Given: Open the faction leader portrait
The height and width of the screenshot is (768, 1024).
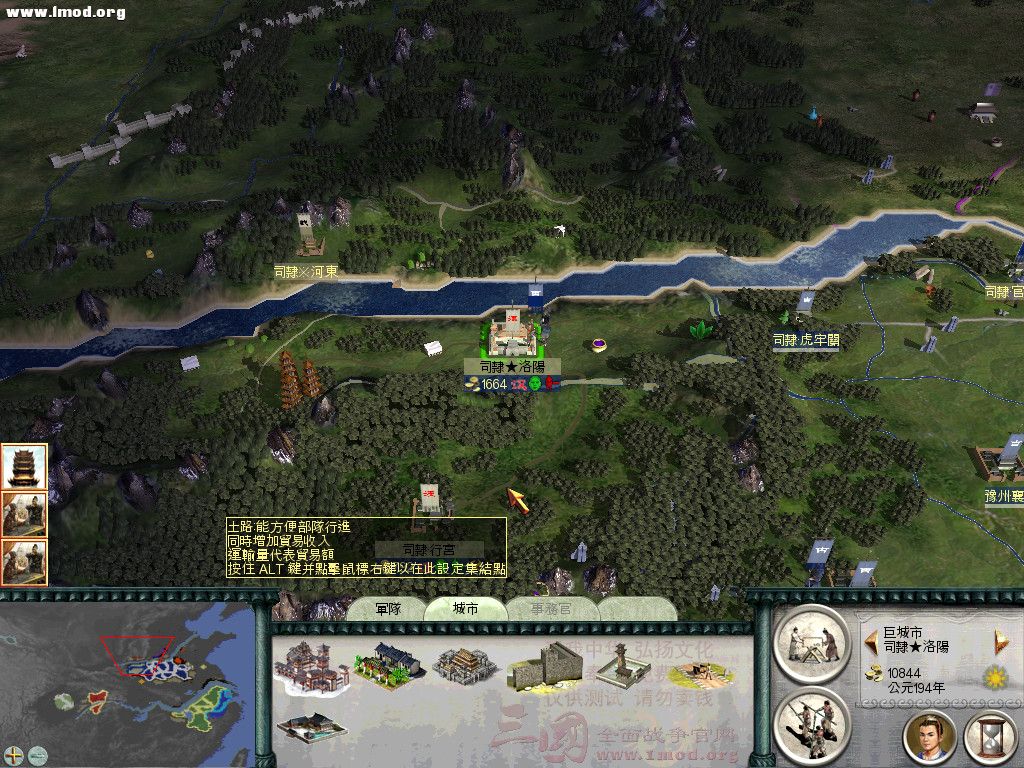Looking at the screenshot, I should click(929, 737).
